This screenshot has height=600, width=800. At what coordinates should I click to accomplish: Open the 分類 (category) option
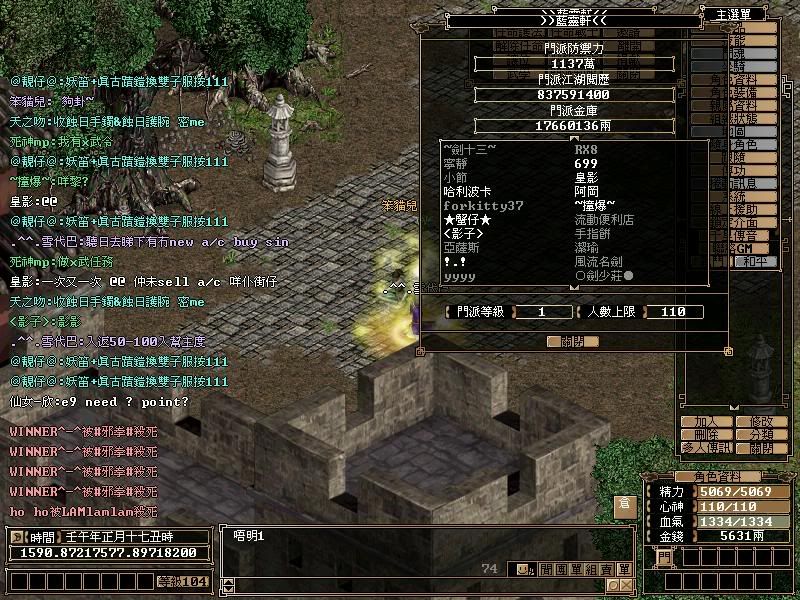click(761, 435)
